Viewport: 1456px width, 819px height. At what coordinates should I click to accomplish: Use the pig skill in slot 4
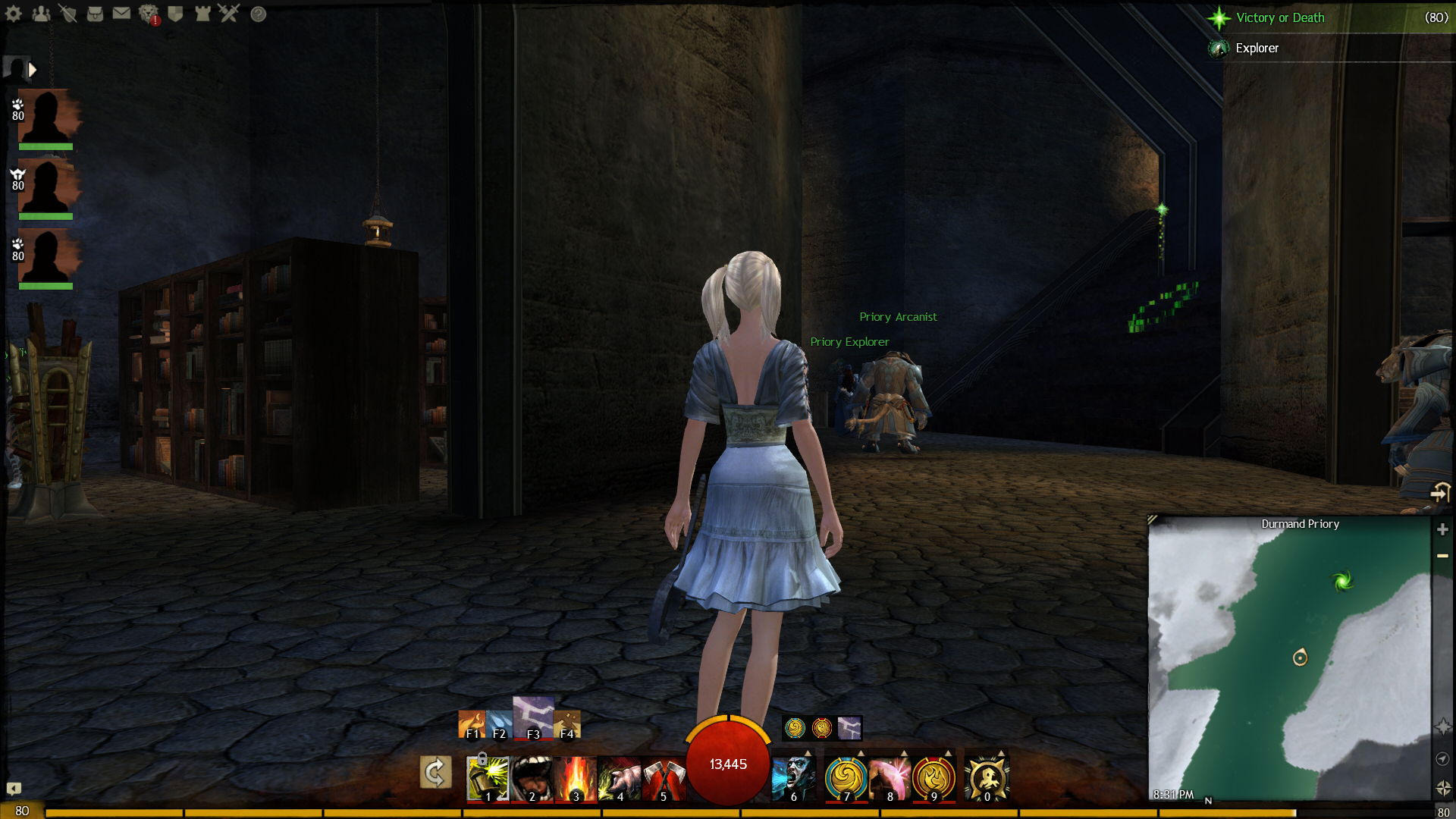pos(620,778)
